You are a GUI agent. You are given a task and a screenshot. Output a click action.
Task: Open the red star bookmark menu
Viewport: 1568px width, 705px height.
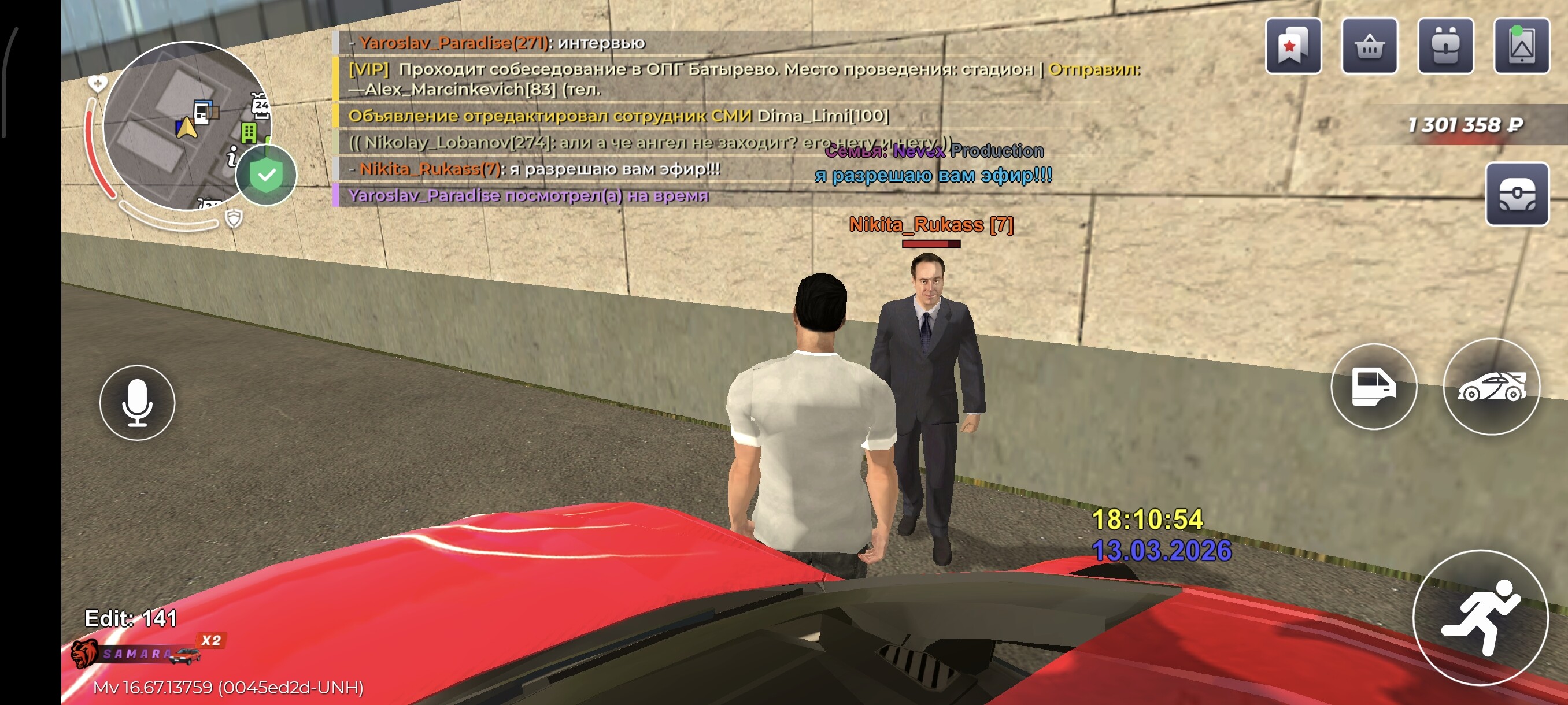click(1292, 46)
